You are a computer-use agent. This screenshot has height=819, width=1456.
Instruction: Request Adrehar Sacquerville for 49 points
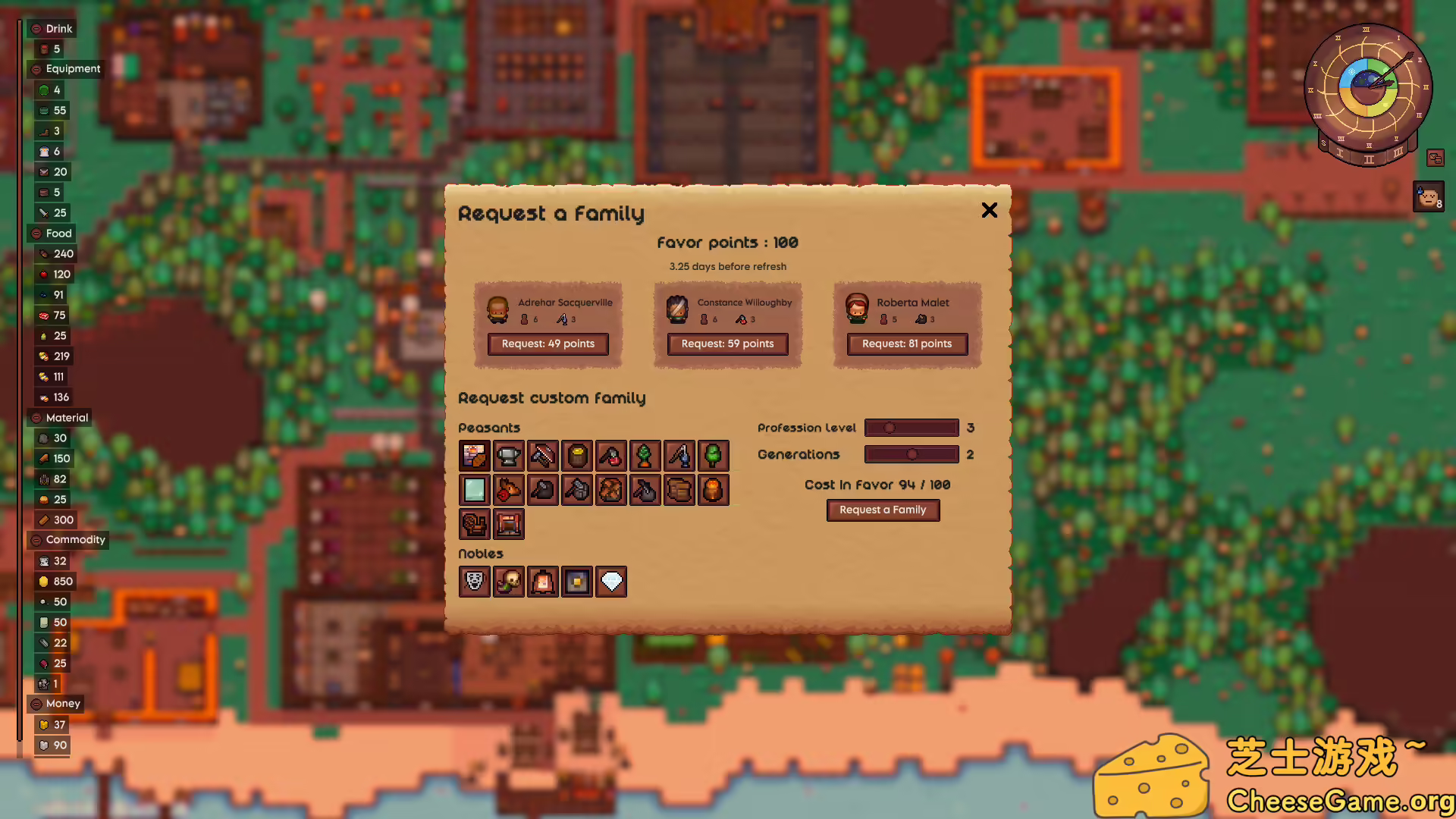click(548, 344)
